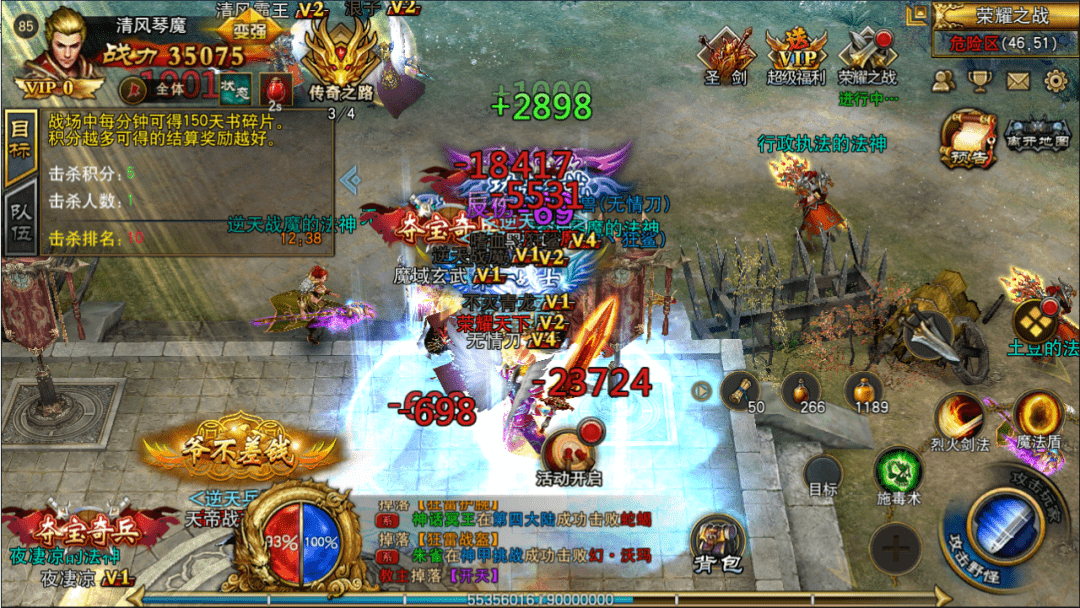Open the mail envelope icon
This screenshot has height=608, width=1080.
[1018, 81]
